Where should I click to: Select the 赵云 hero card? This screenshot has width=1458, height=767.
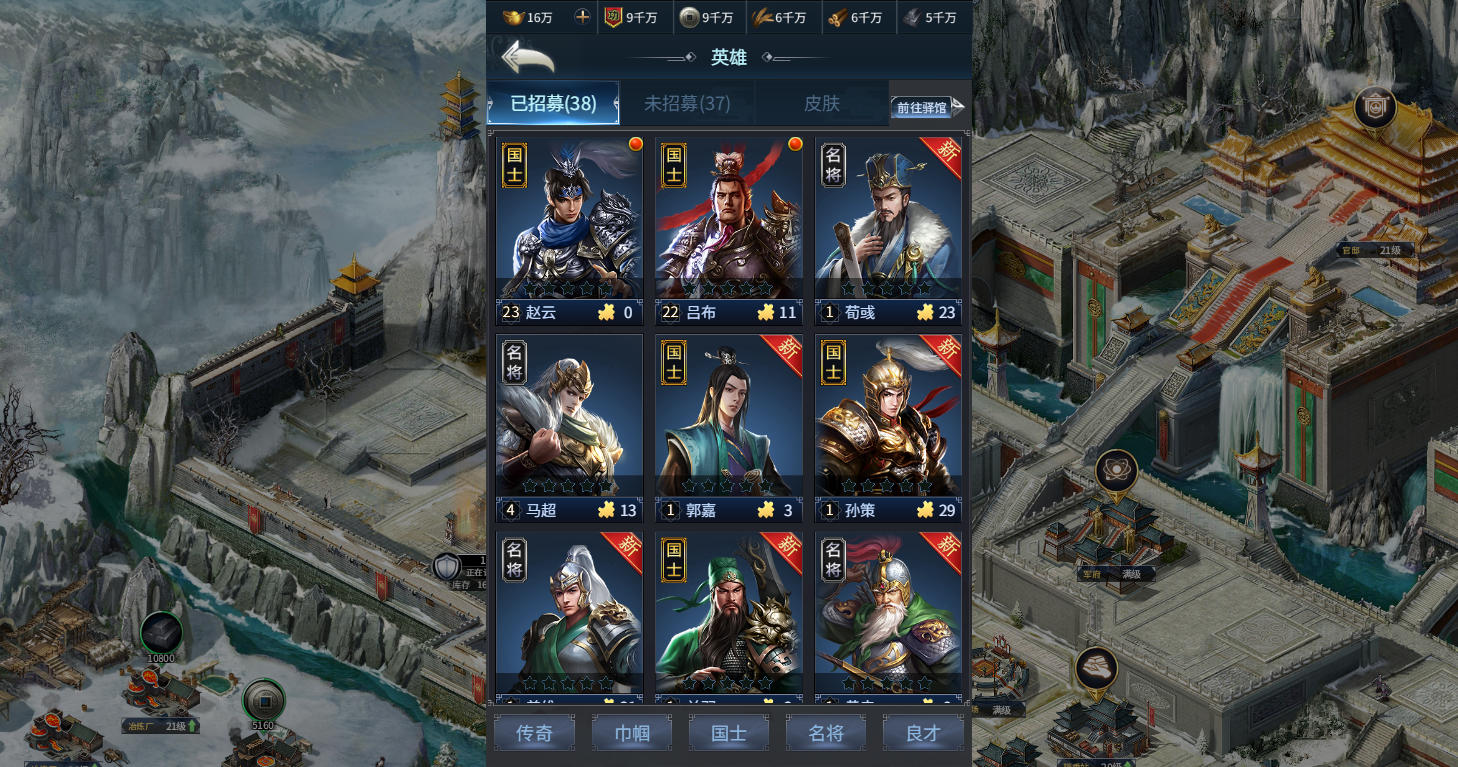(569, 230)
